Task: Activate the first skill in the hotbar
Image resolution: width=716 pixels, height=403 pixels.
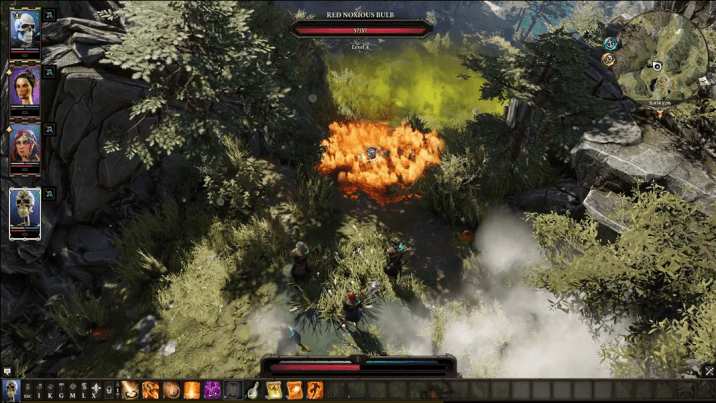Action: pos(130,390)
